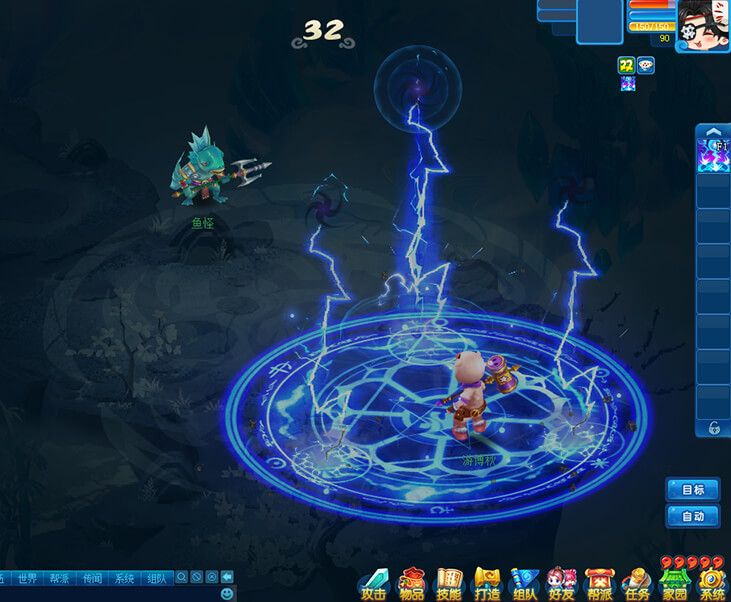Click the chat magnifier search icon

click(x=181, y=577)
